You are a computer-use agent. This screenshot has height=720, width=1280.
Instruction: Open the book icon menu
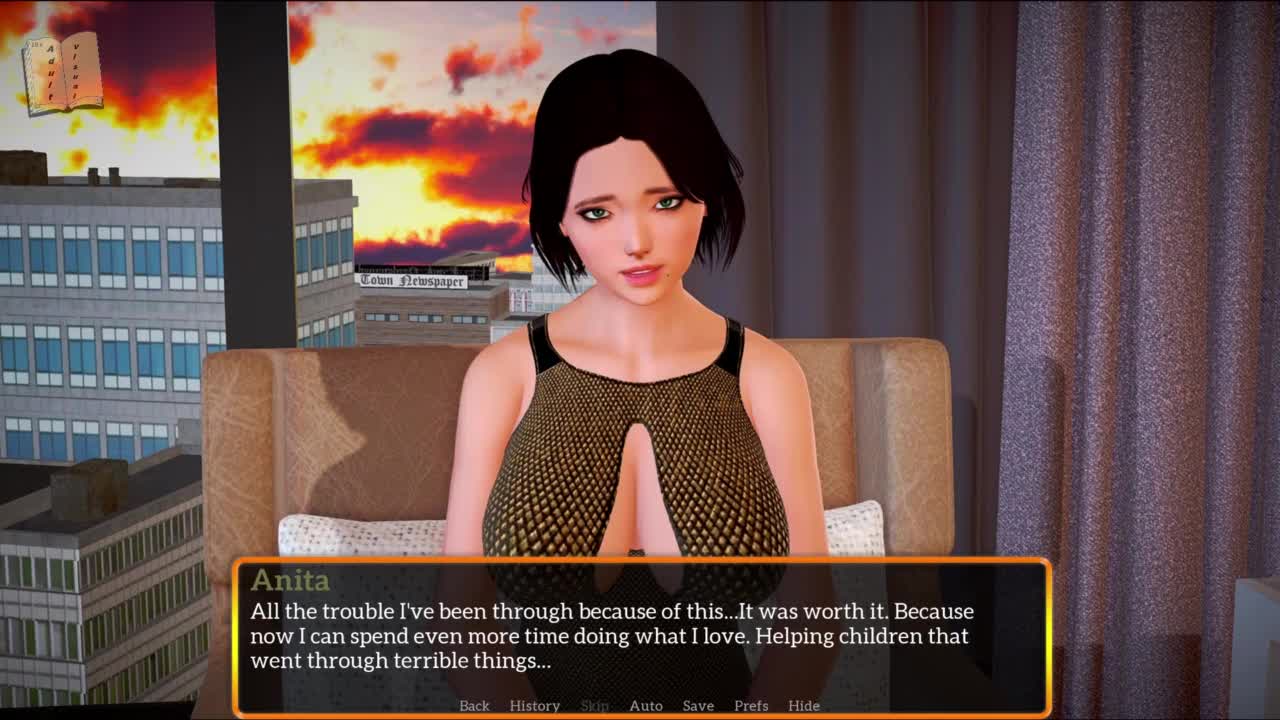point(64,74)
